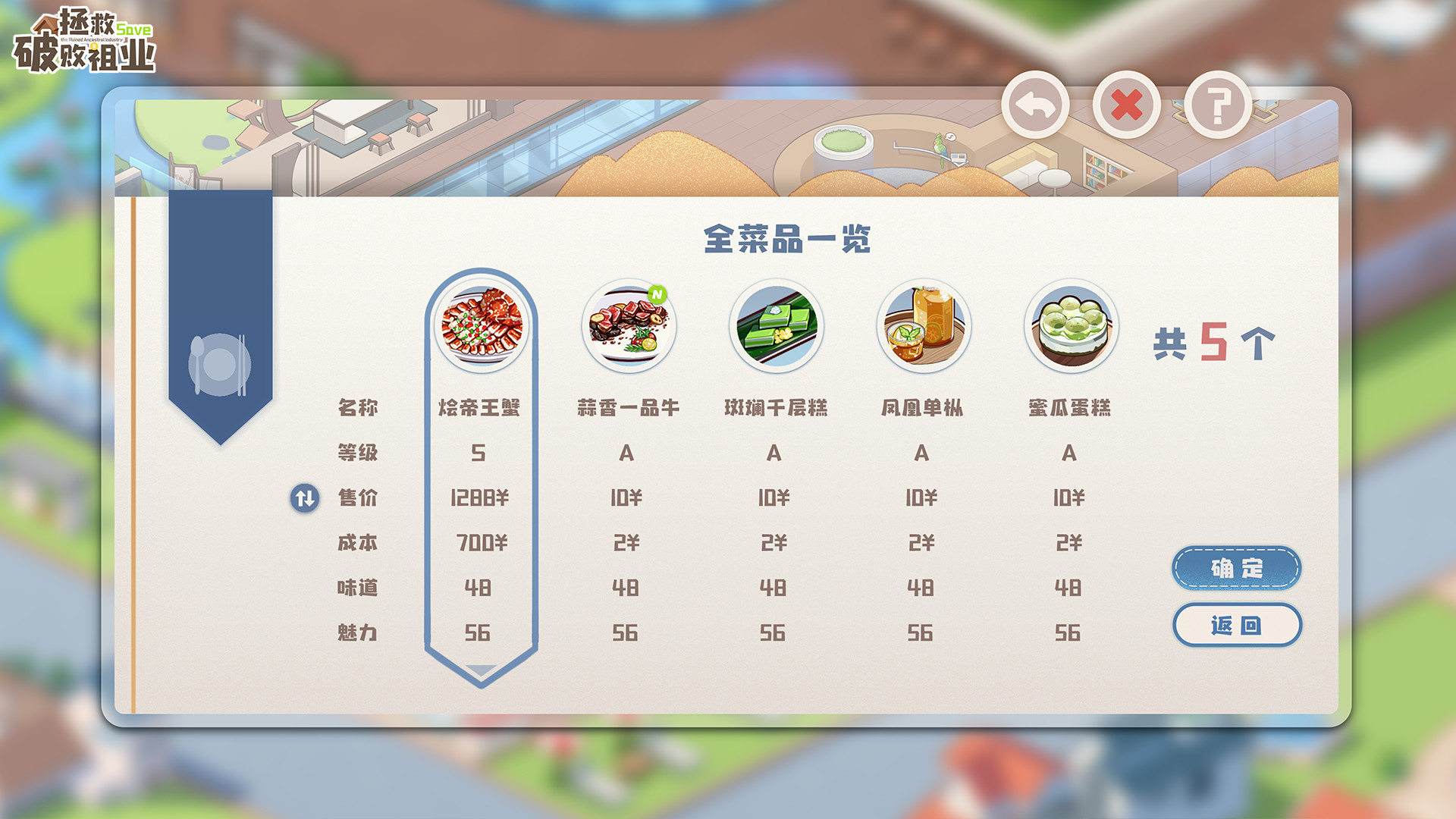1456x819 pixels.
Task: Click the plate and cutlery ribbon icon
Action: (221, 364)
